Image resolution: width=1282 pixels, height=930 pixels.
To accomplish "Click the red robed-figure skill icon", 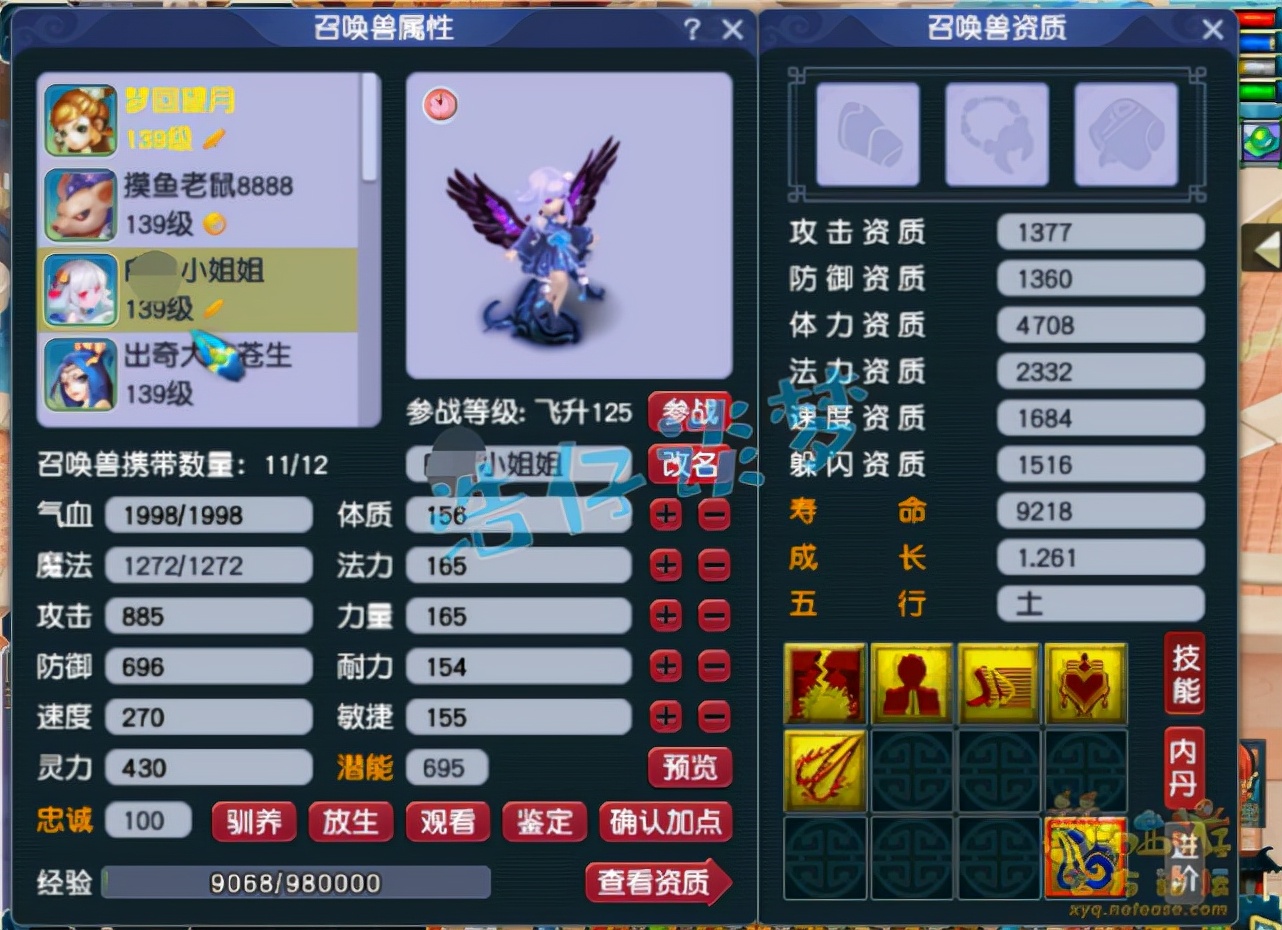I will [912, 684].
